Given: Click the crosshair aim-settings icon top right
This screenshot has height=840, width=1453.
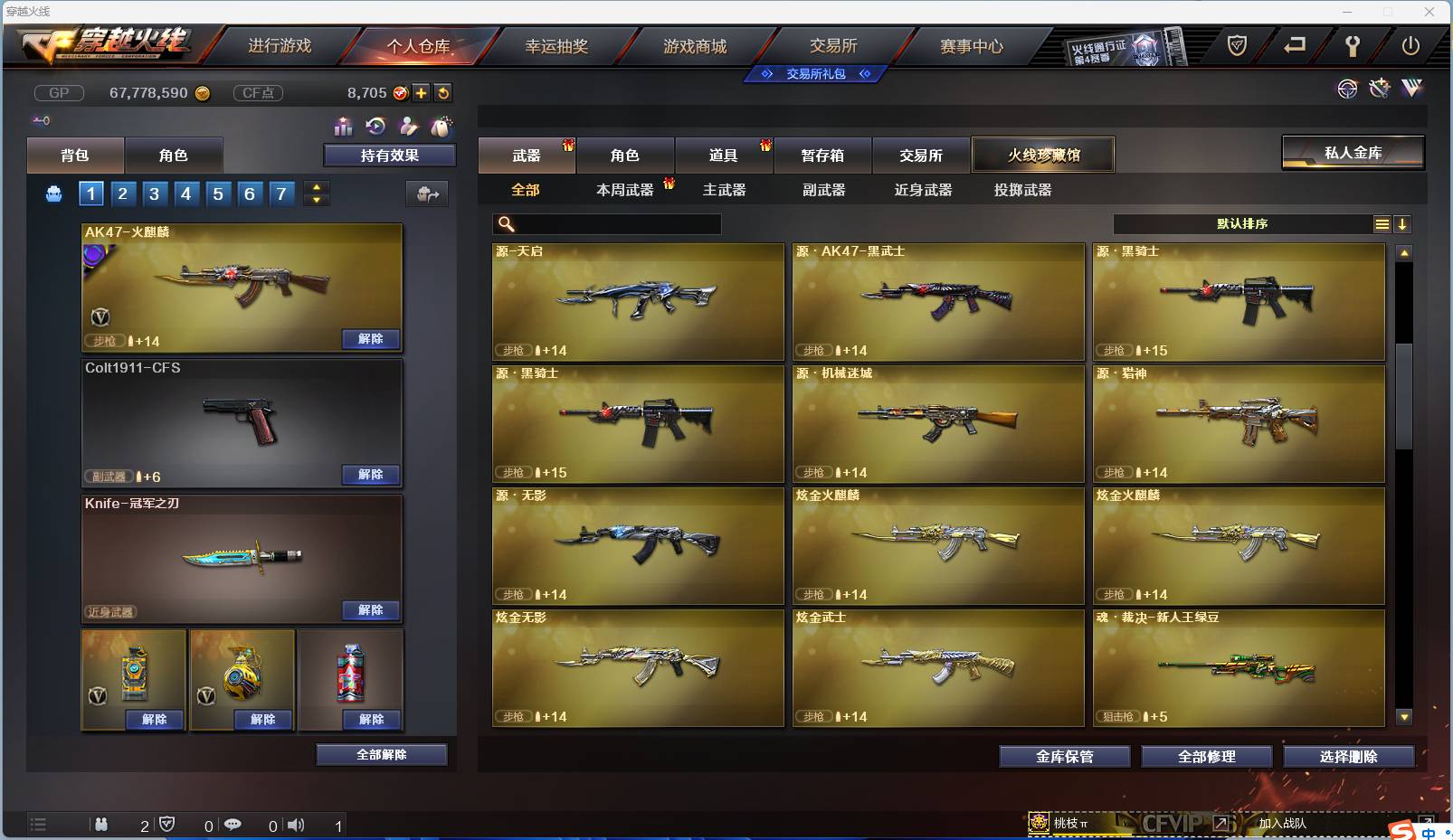Looking at the screenshot, I should [1348, 89].
